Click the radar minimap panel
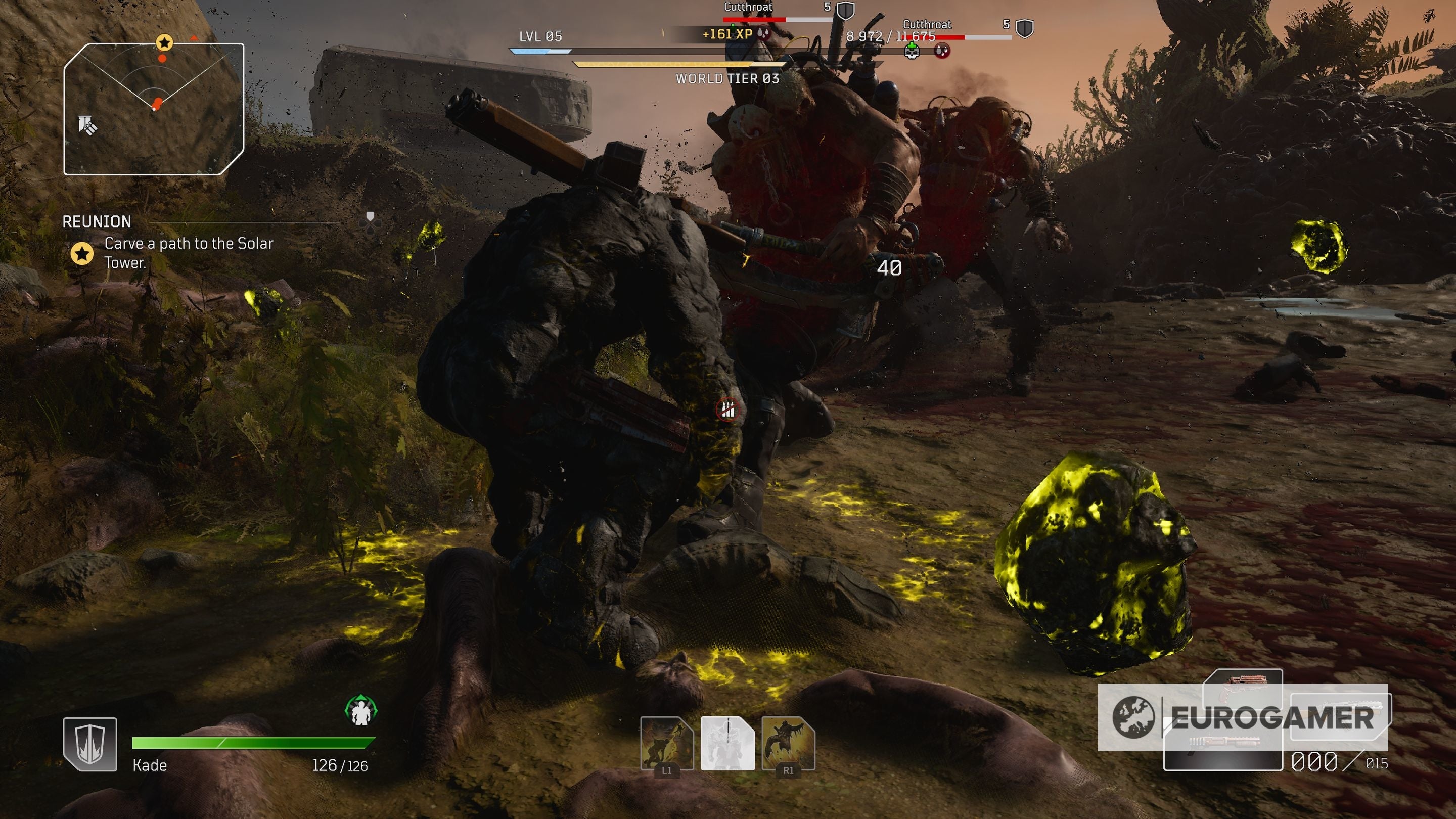 point(154,109)
